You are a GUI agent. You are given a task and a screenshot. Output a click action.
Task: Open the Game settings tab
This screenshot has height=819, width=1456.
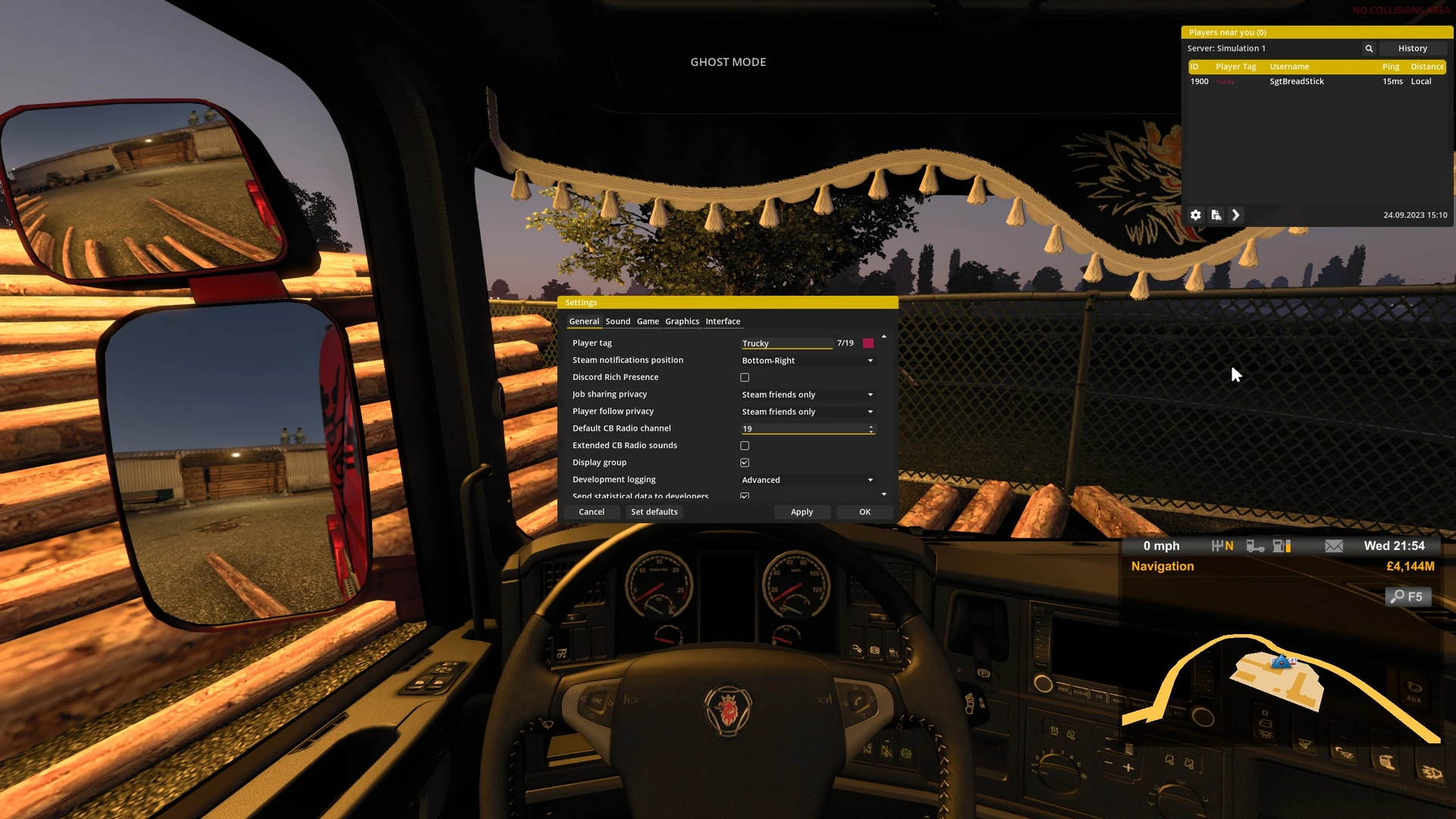[x=648, y=322]
